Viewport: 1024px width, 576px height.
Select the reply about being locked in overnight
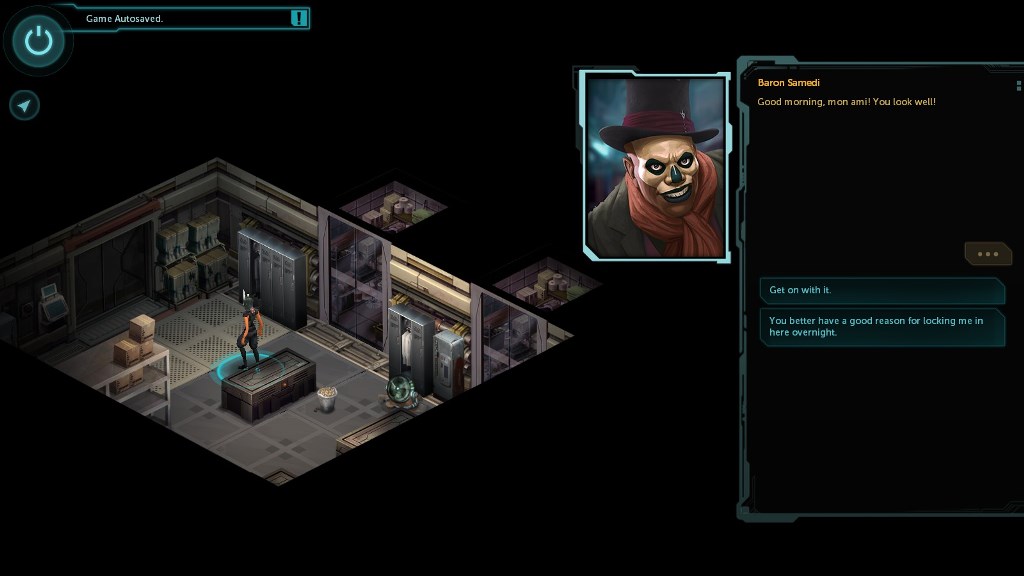click(x=881, y=327)
